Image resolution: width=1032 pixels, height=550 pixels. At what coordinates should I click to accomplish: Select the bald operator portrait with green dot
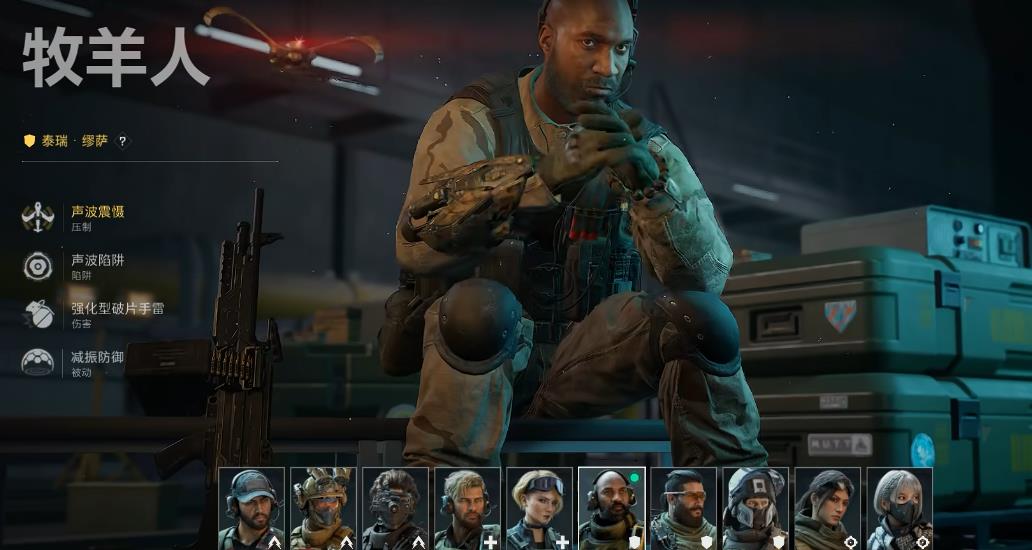point(611,508)
